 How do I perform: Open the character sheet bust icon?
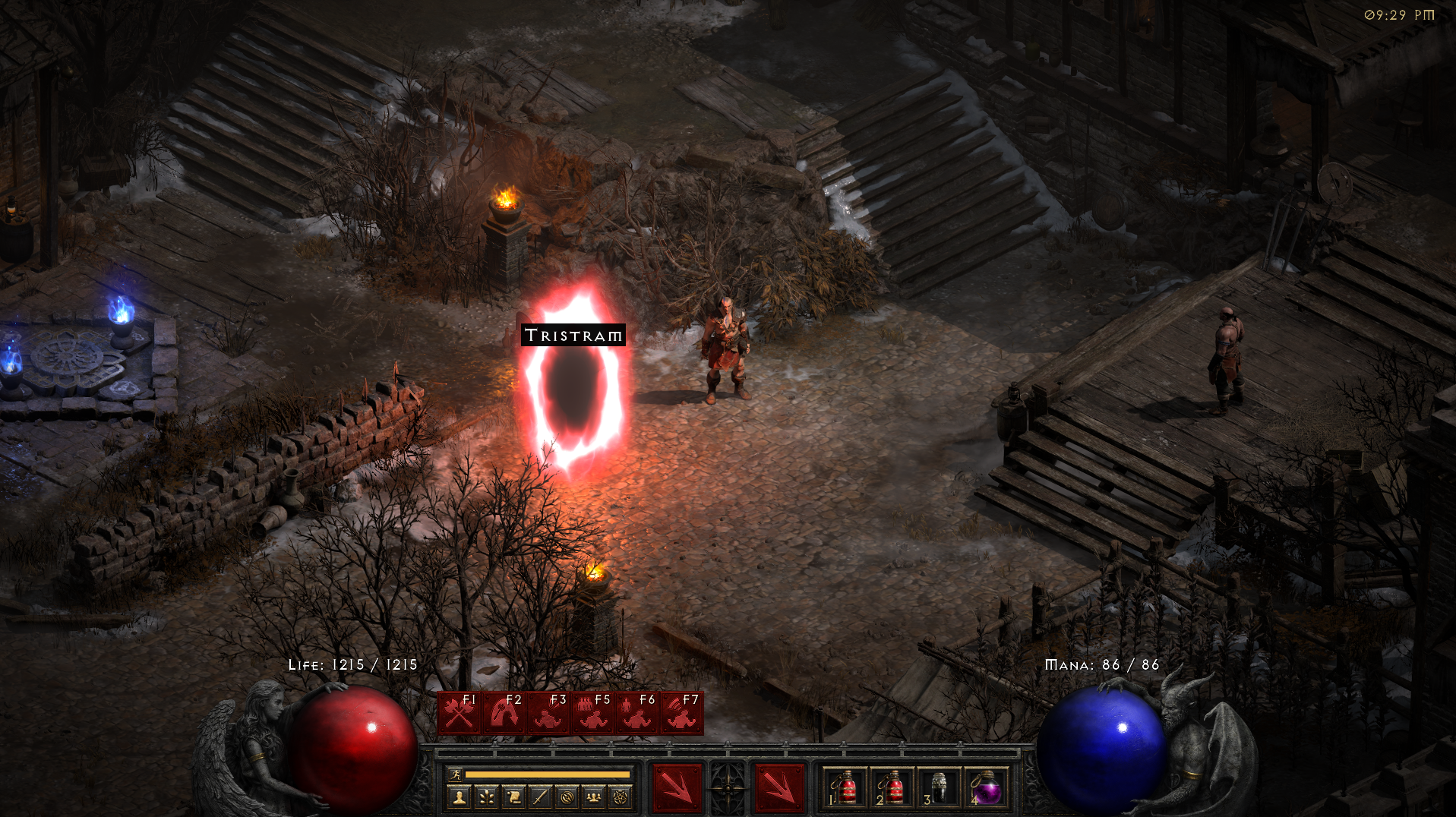click(x=459, y=797)
